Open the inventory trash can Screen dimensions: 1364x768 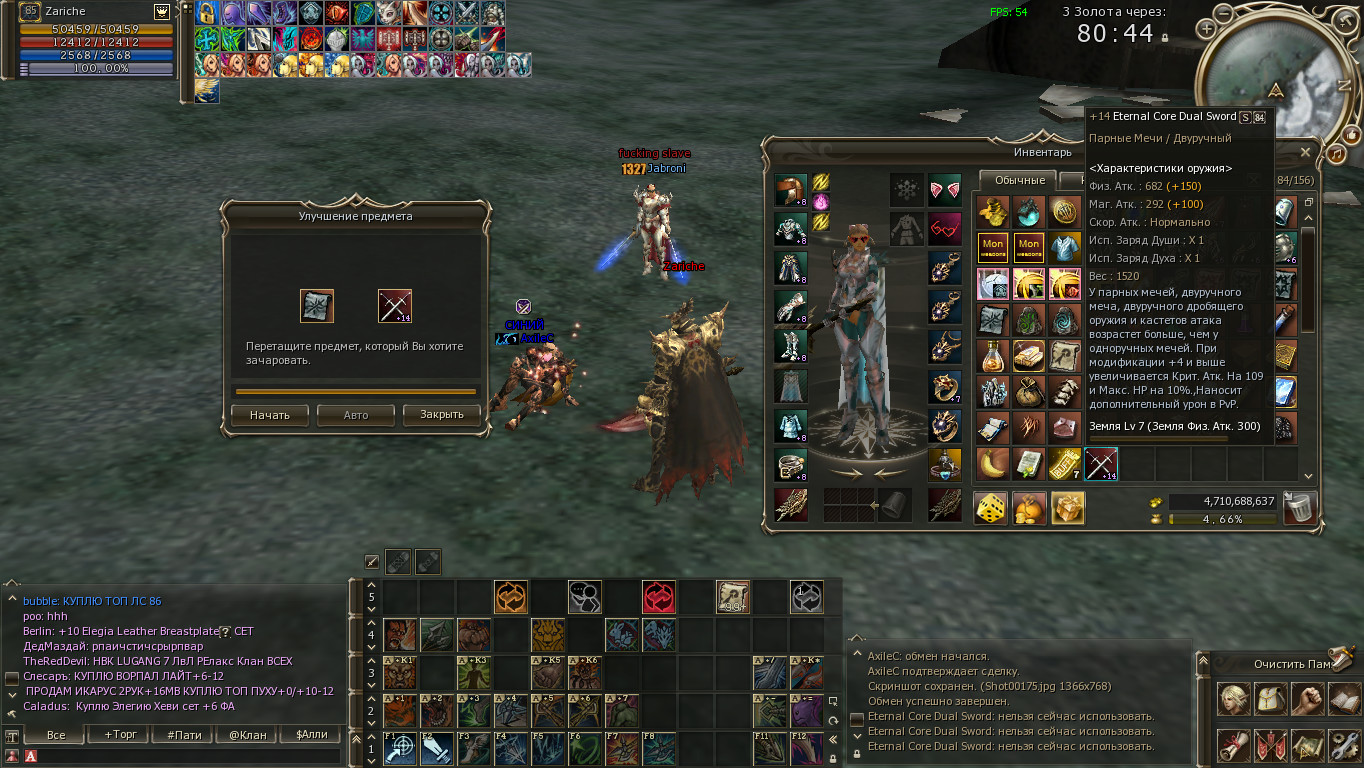click(1300, 508)
